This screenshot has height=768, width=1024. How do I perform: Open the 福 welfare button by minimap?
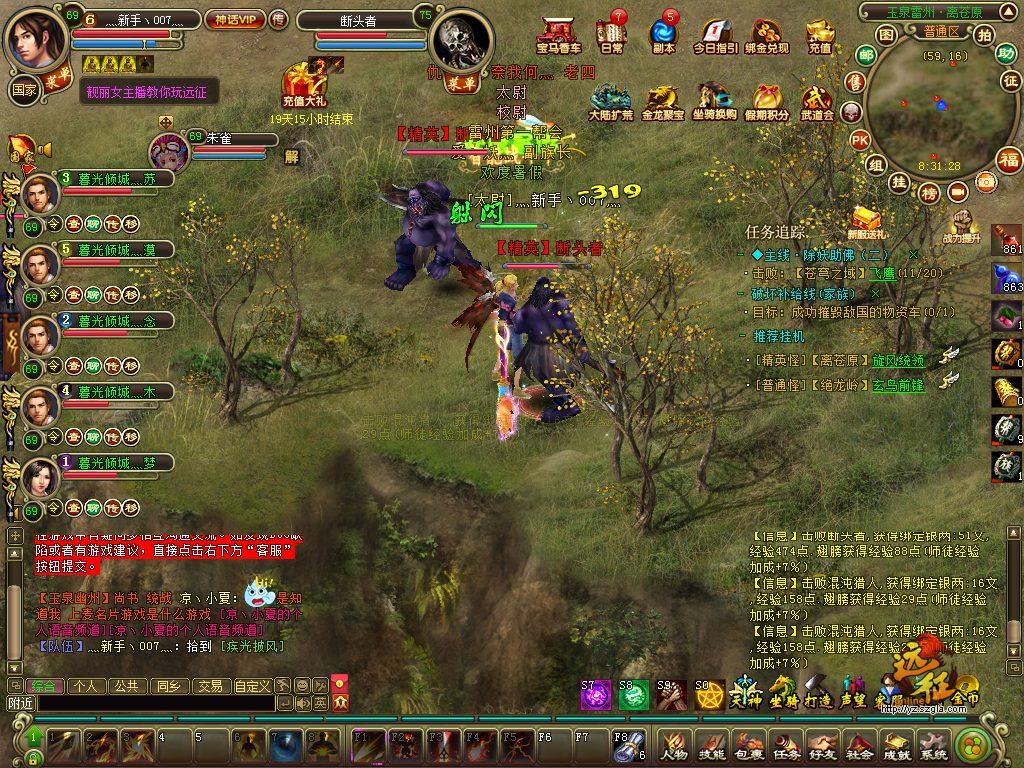[x=1009, y=158]
